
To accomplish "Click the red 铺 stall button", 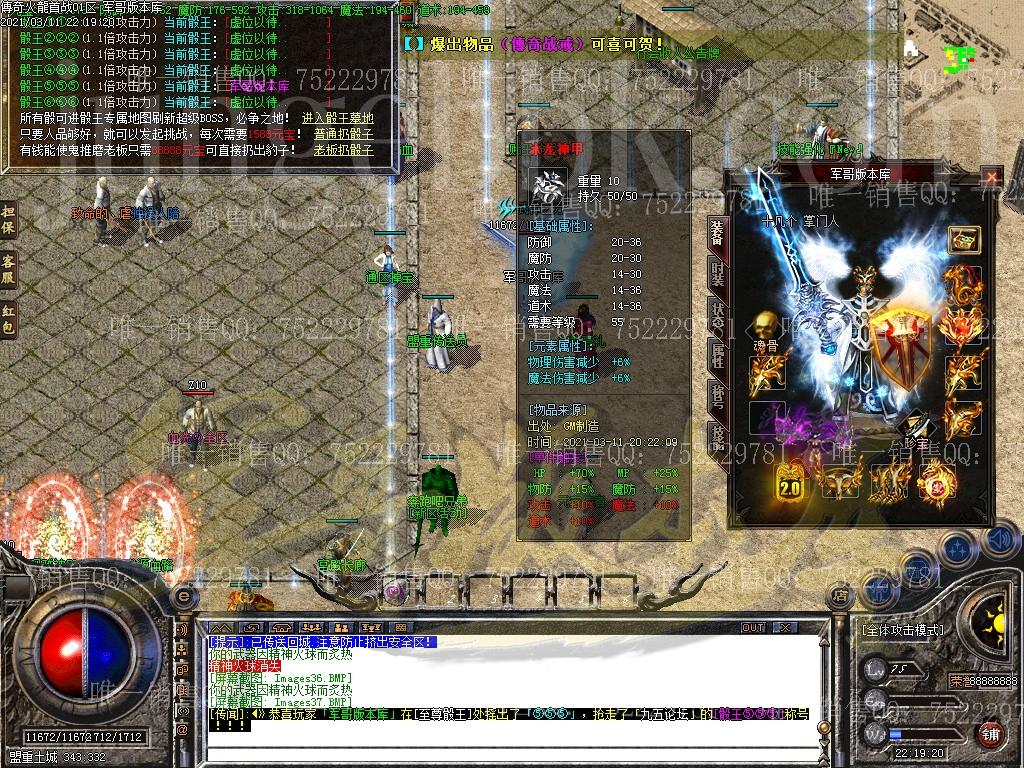I will pyautogui.click(x=989, y=734).
